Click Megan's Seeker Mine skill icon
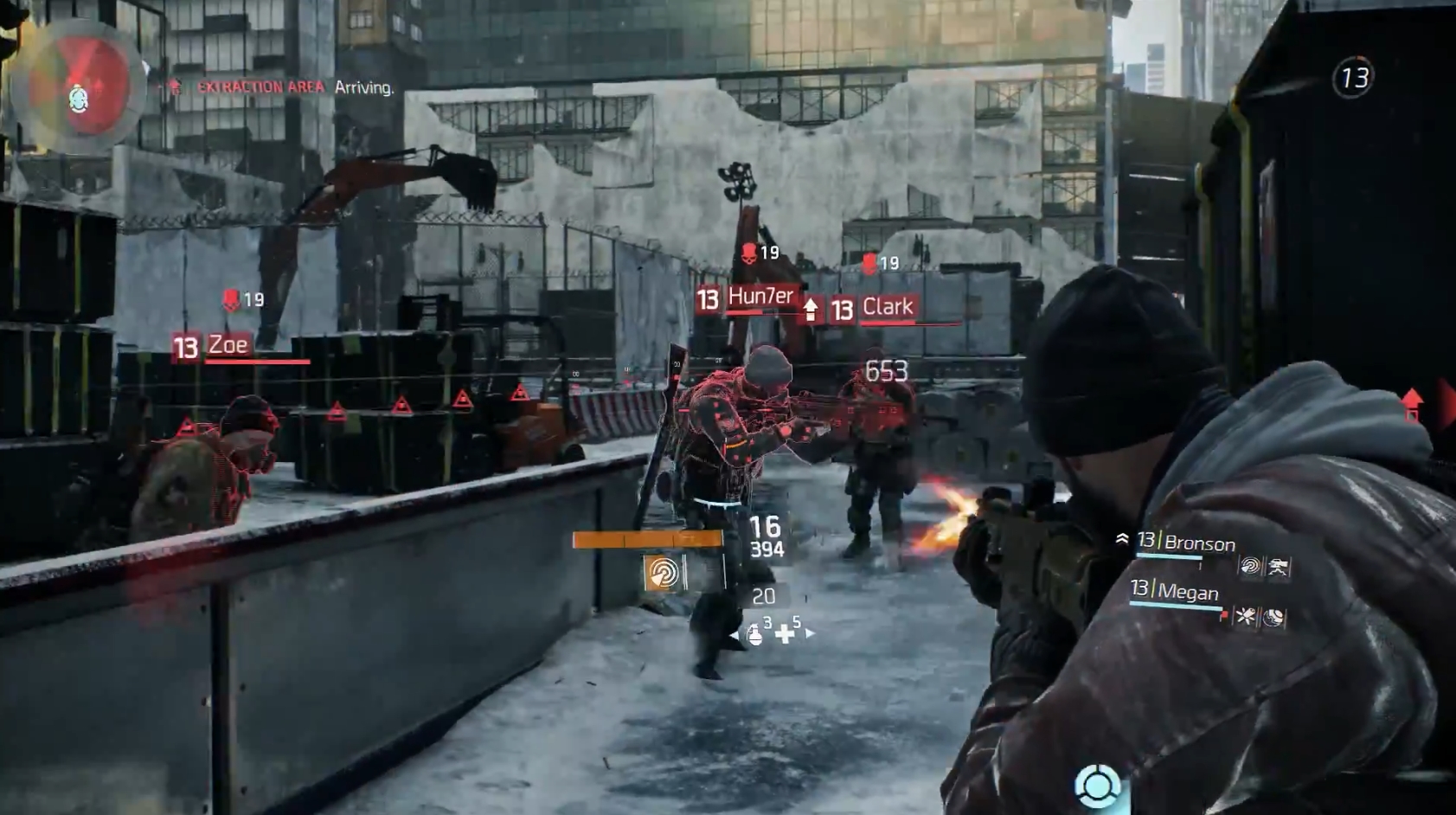The width and height of the screenshot is (1456, 815). click(x=1274, y=618)
